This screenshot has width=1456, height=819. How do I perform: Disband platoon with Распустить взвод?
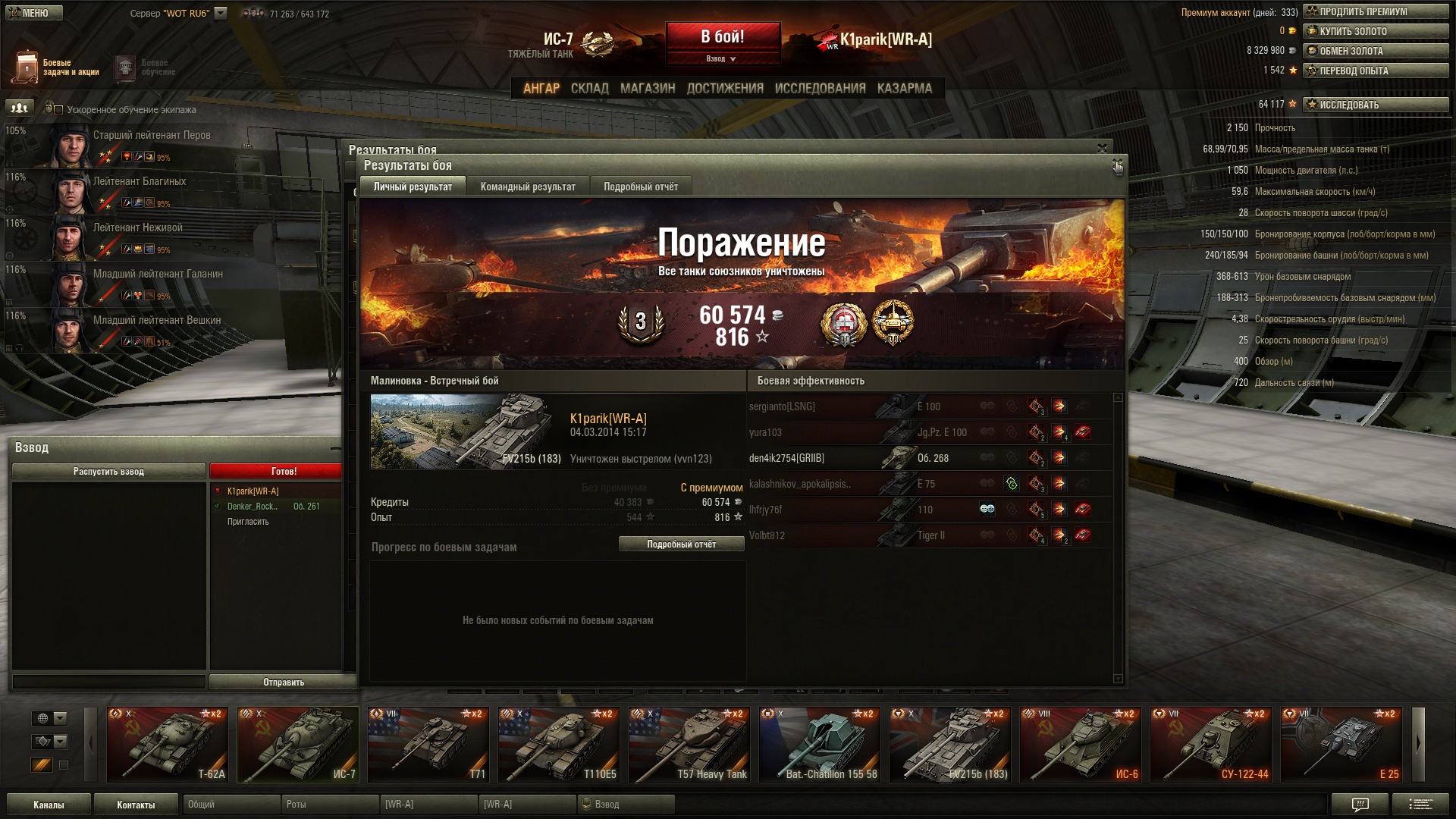[x=108, y=472]
